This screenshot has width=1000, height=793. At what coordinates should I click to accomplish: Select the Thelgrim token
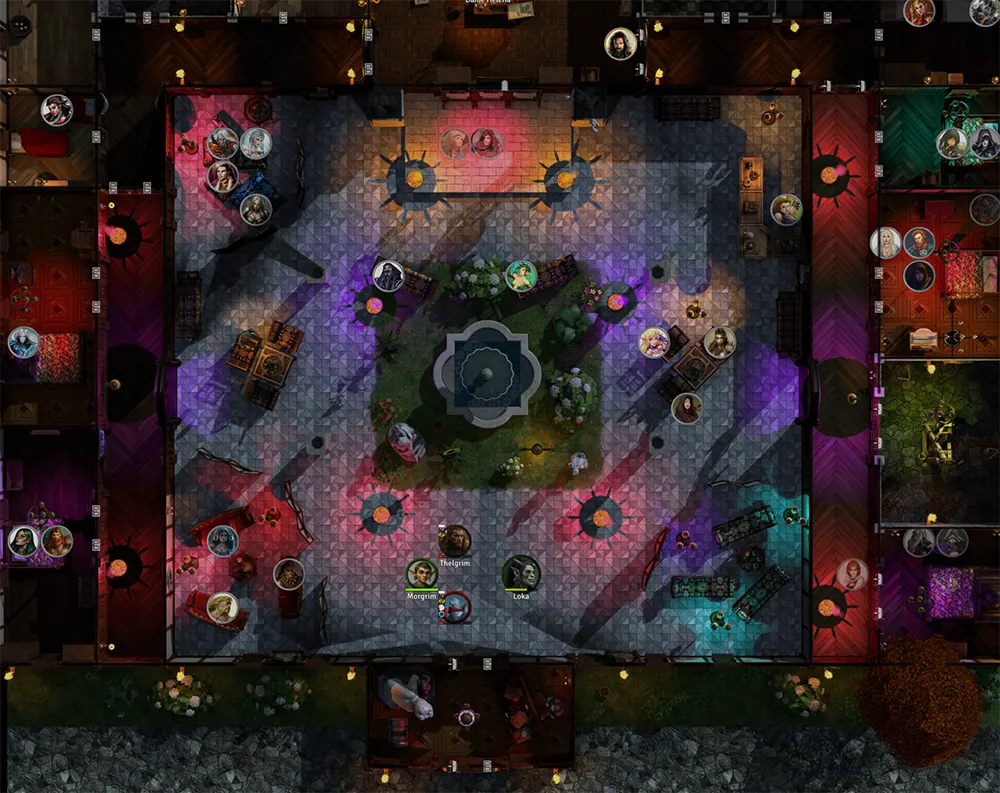click(x=455, y=542)
